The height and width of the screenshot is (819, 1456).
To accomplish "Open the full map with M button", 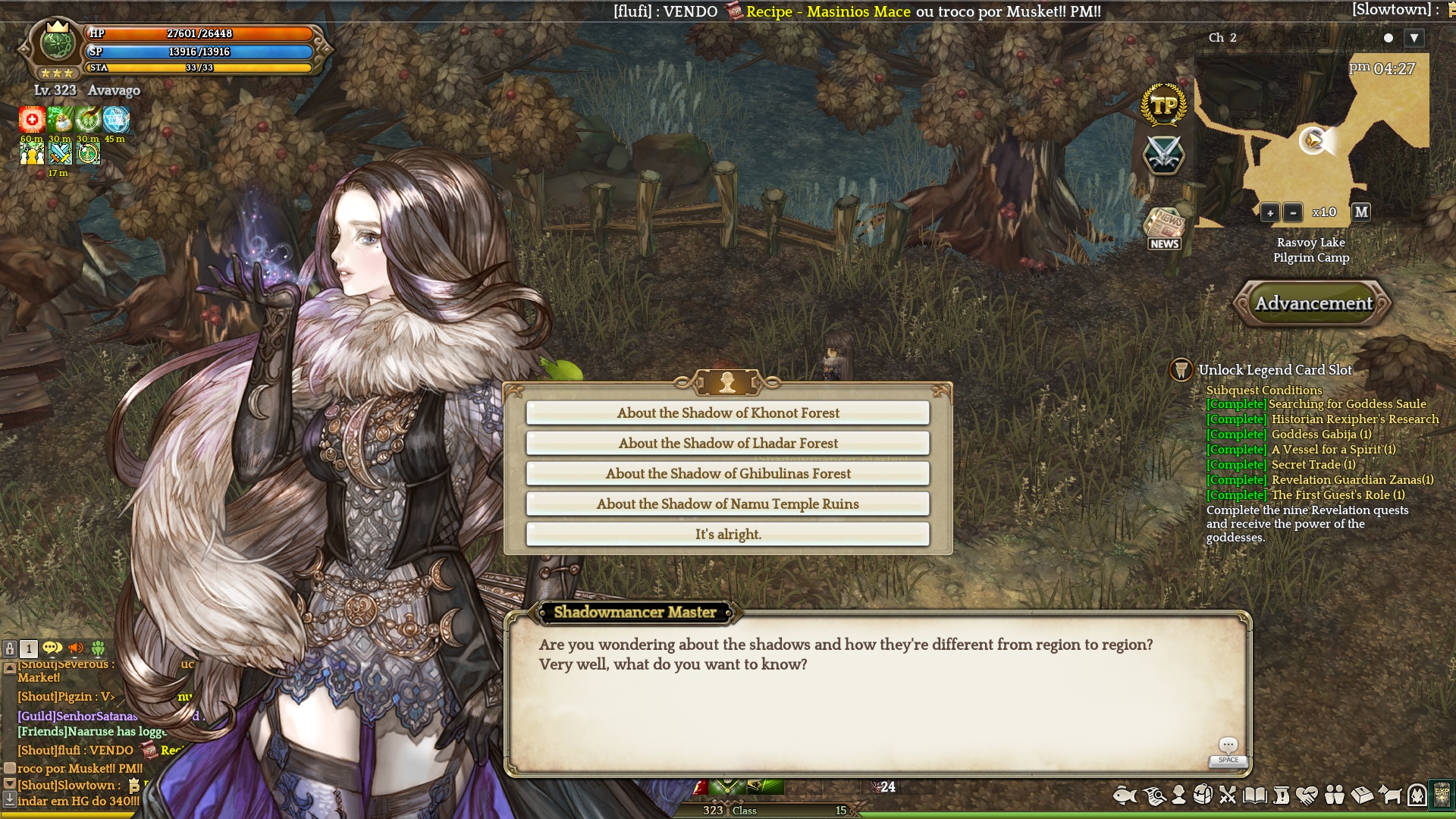I will coord(1361,212).
